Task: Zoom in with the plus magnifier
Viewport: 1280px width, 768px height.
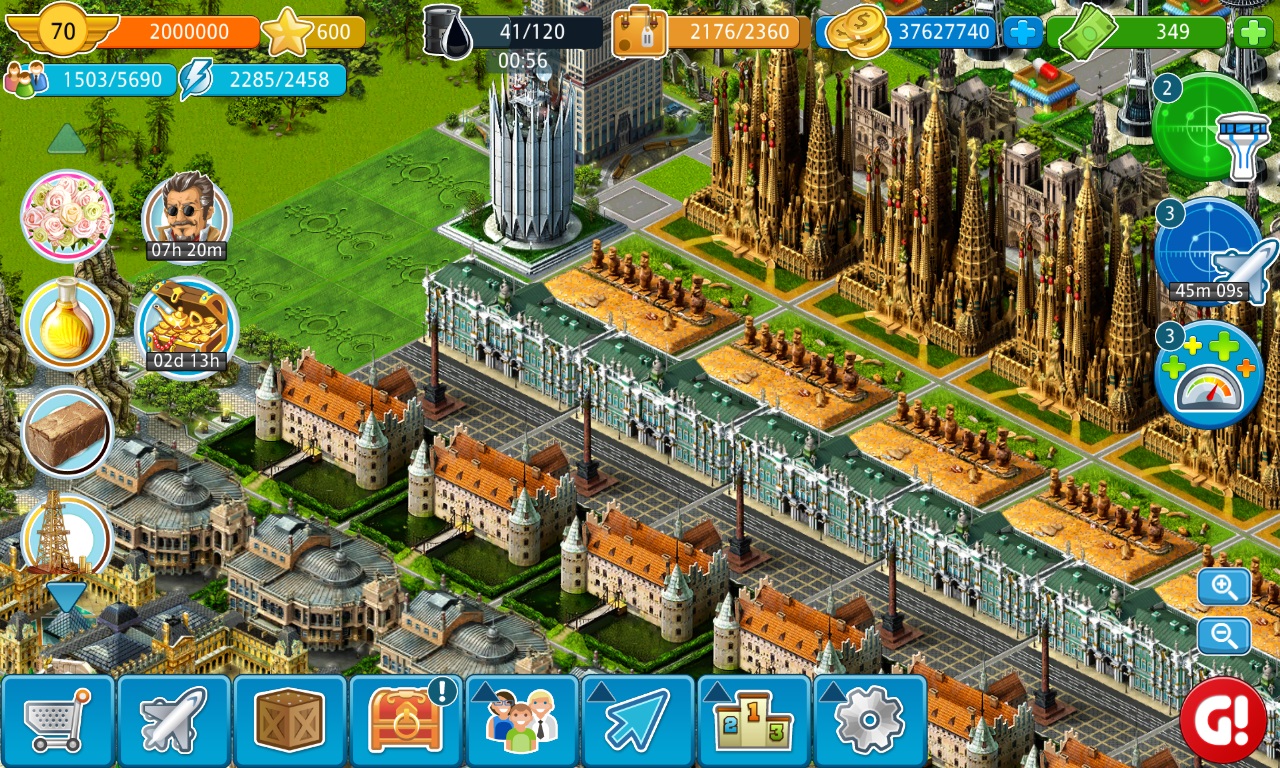Action: [x=1224, y=587]
